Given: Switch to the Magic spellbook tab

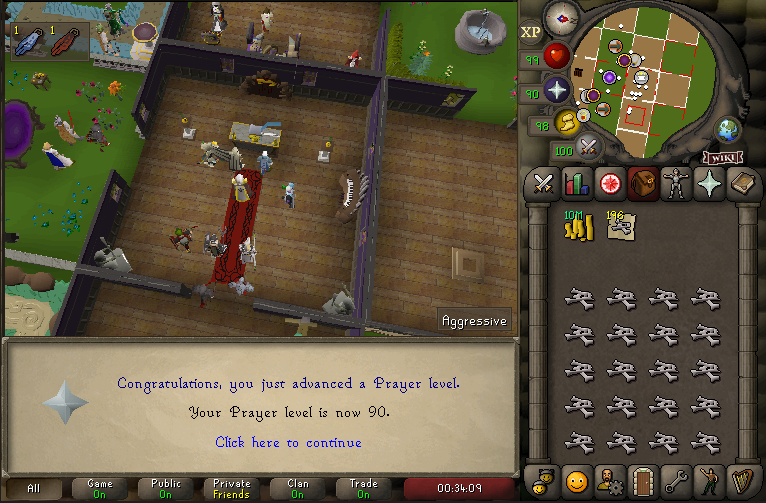Looking at the screenshot, I should [x=743, y=184].
